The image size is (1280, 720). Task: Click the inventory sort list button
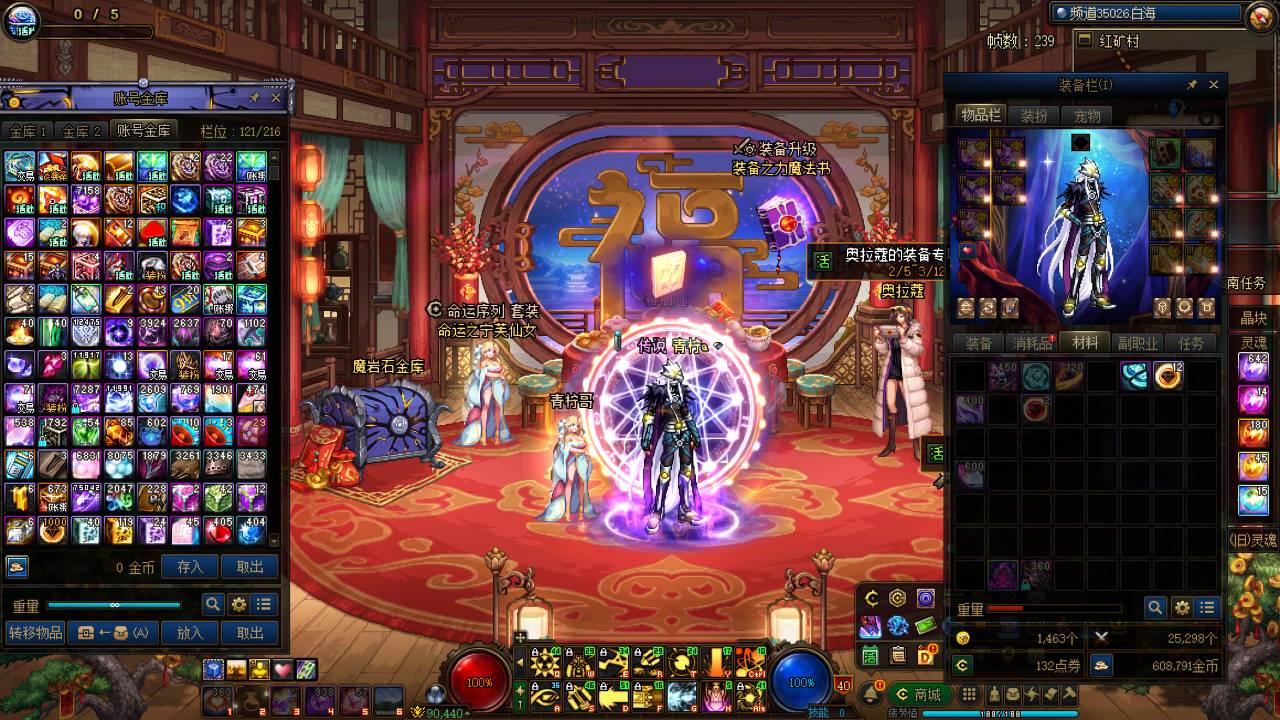click(1208, 608)
